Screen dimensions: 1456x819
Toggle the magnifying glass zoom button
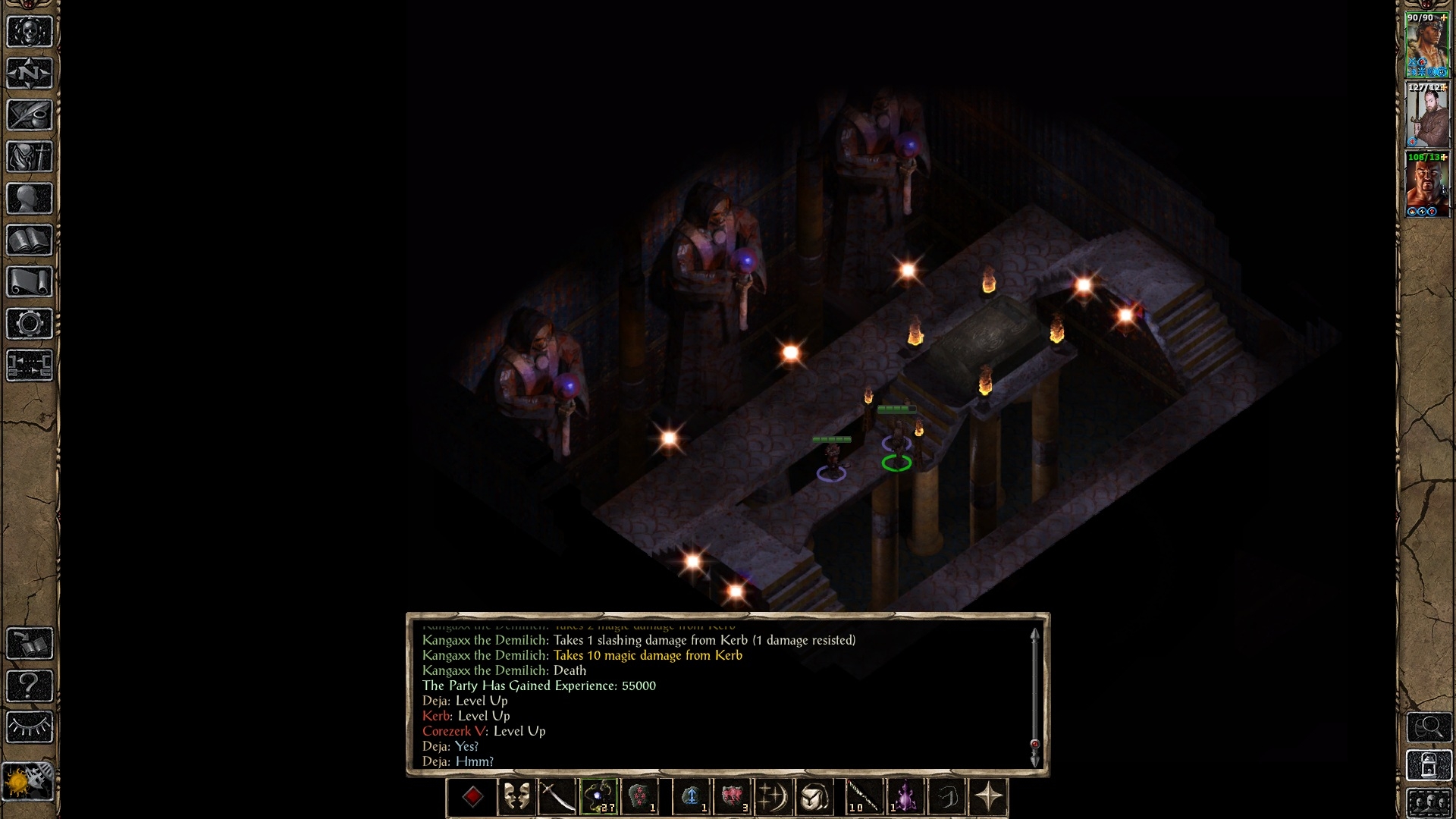pyautogui.click(x=1429, y=727)
